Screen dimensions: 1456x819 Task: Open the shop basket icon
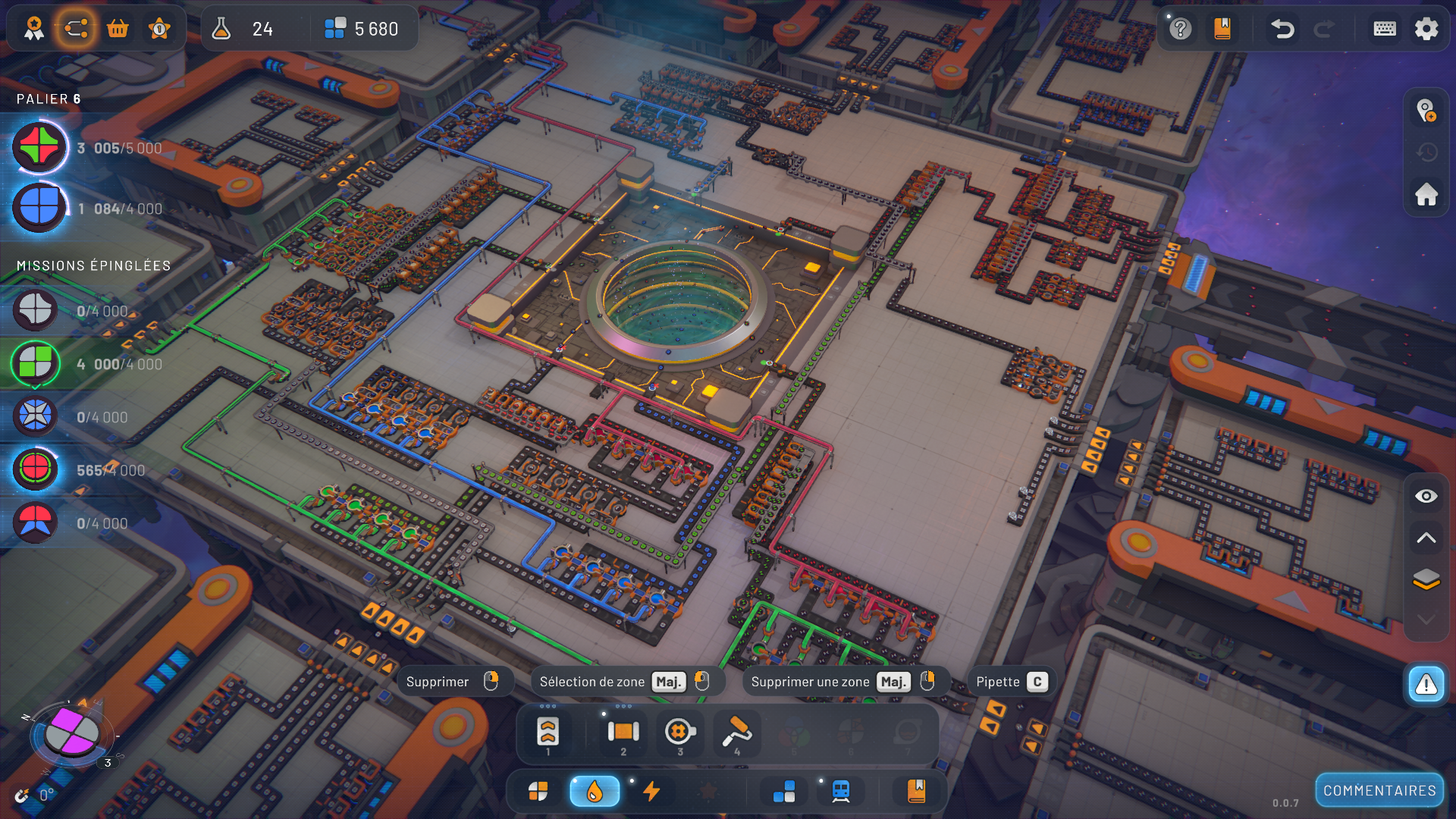pos(118,29)
